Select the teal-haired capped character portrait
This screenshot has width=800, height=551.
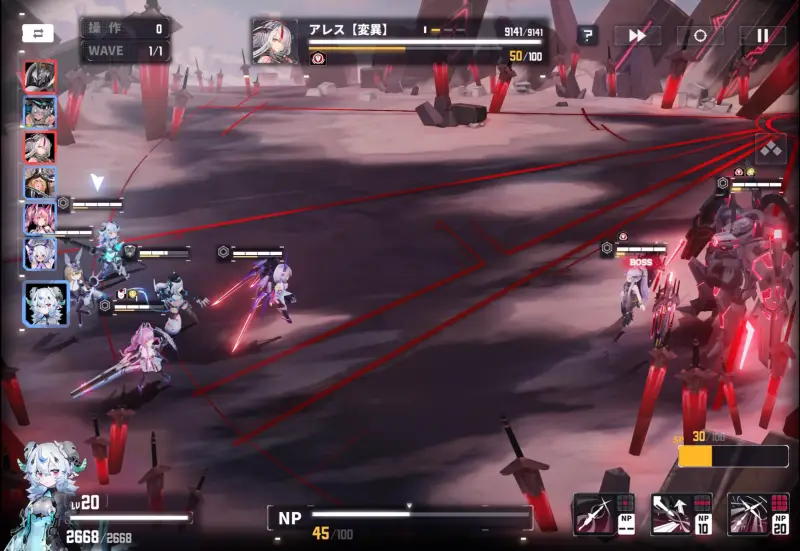tap(40, 112)
